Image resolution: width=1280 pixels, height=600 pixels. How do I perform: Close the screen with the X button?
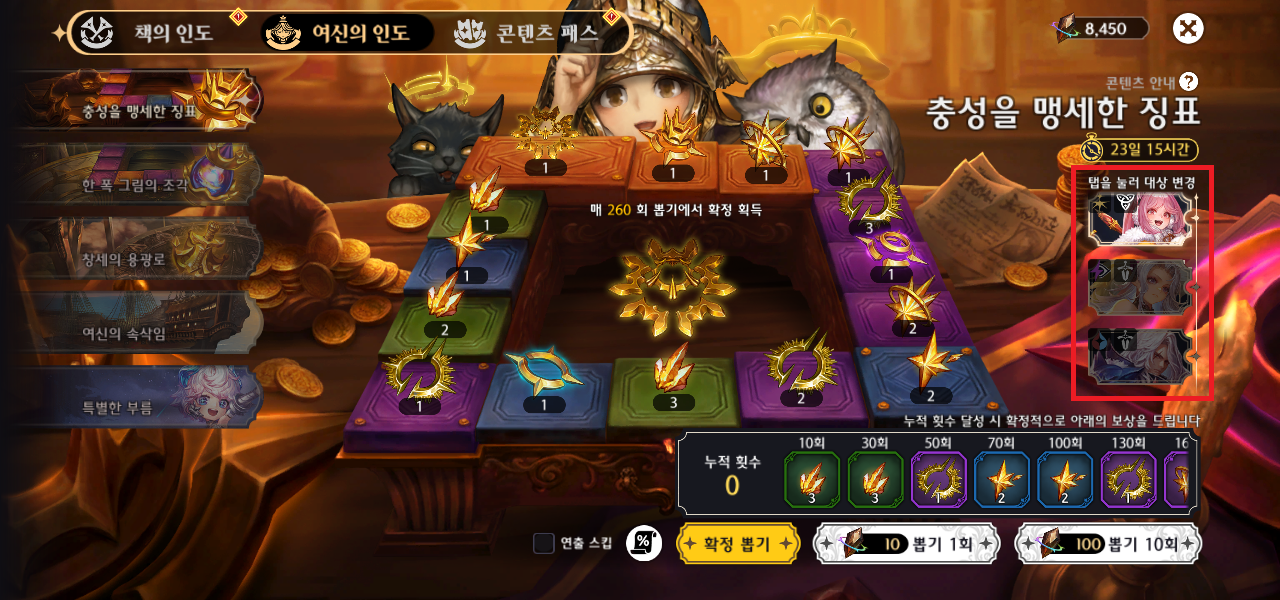tap(1187, 29)
